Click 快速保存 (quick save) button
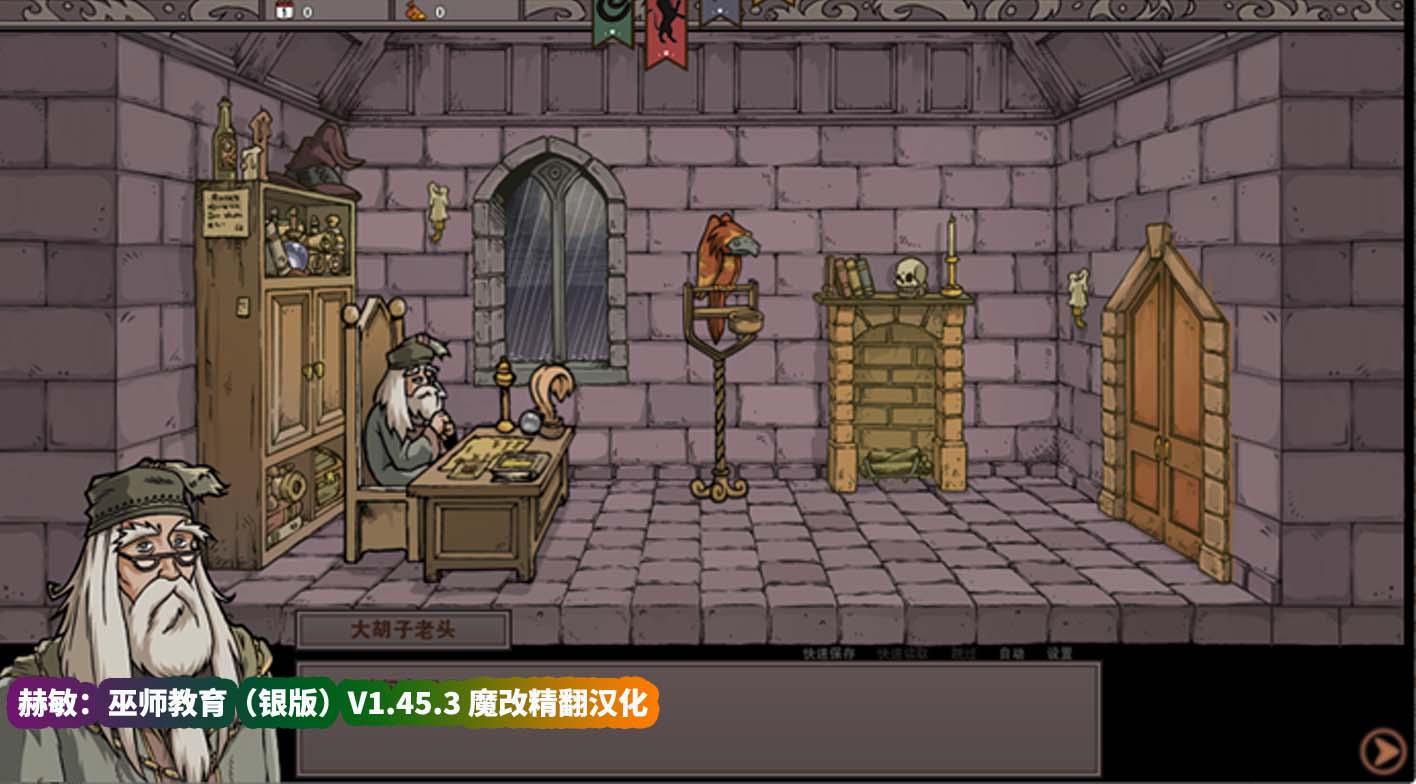The height and width of the screenshot is (784, 1416). pyautogui.click(x=828, y=653)
